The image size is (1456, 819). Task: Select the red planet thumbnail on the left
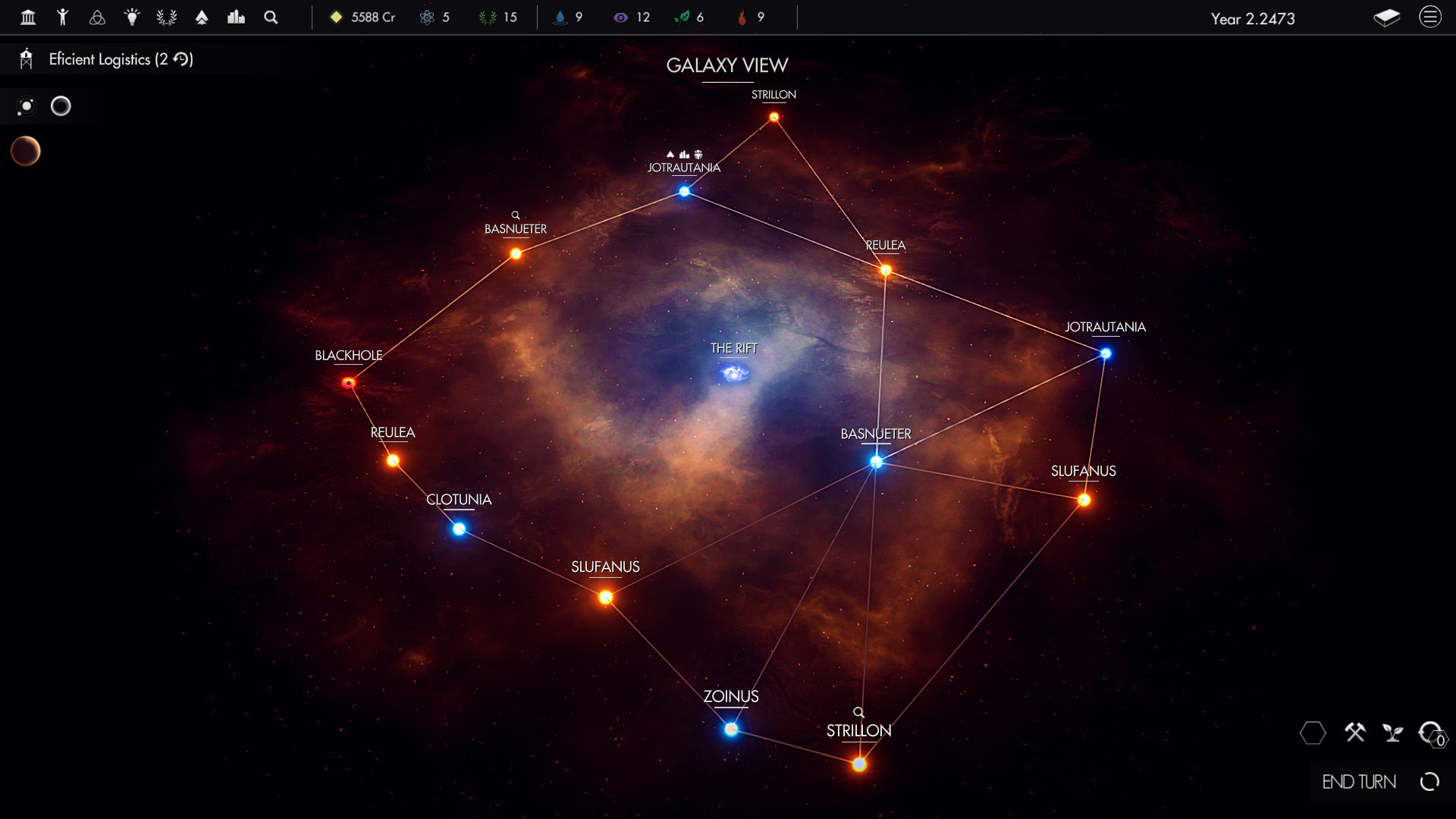pos(25,151)
